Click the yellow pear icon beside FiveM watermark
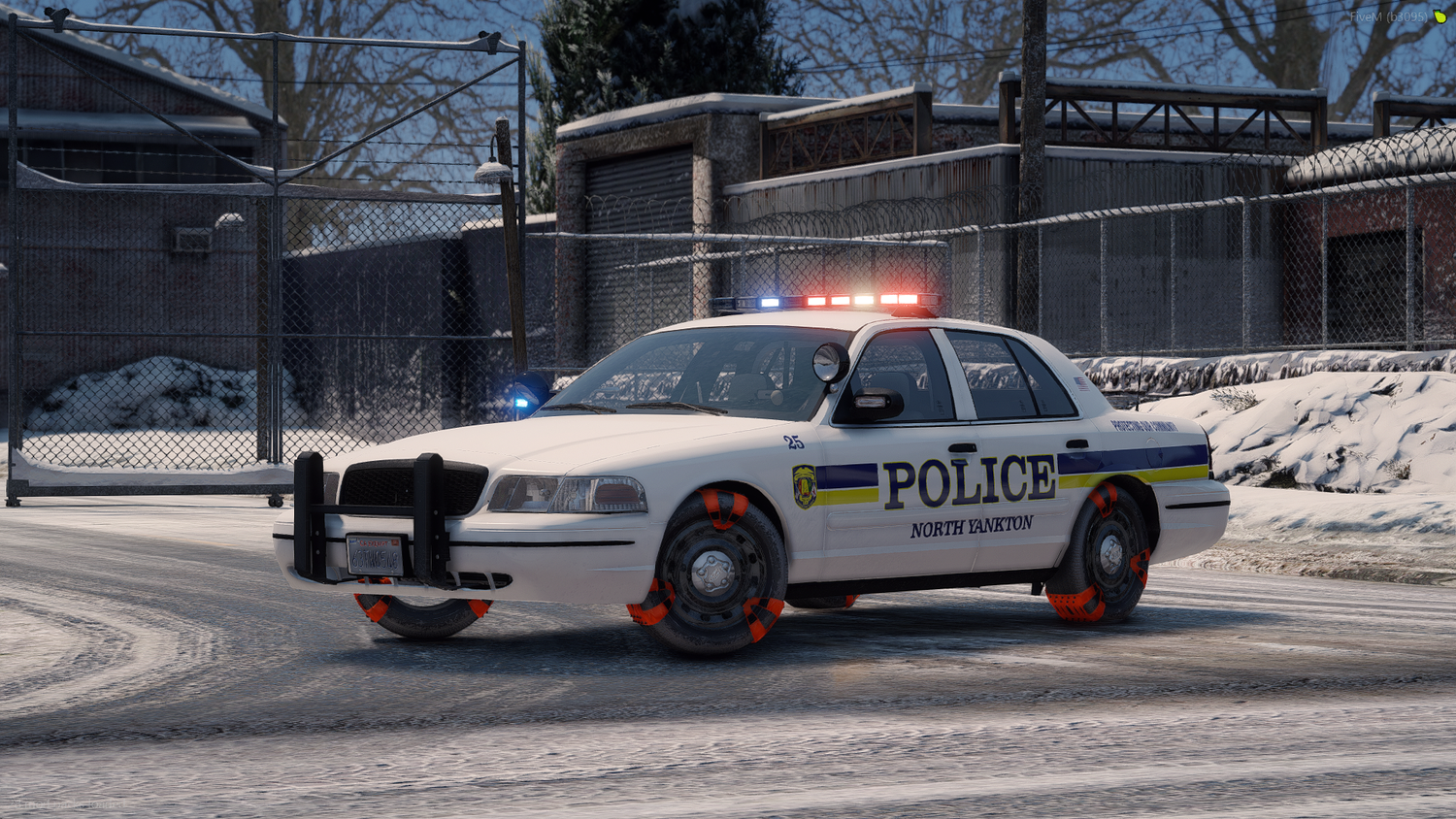 [1439, 16]
